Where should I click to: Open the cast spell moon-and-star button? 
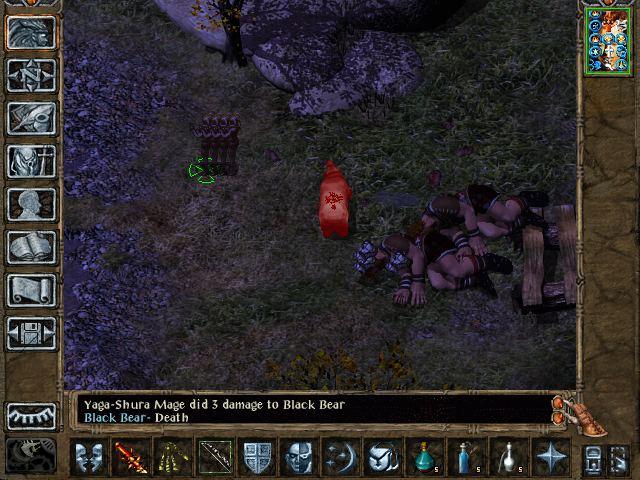tap(343, 458)
